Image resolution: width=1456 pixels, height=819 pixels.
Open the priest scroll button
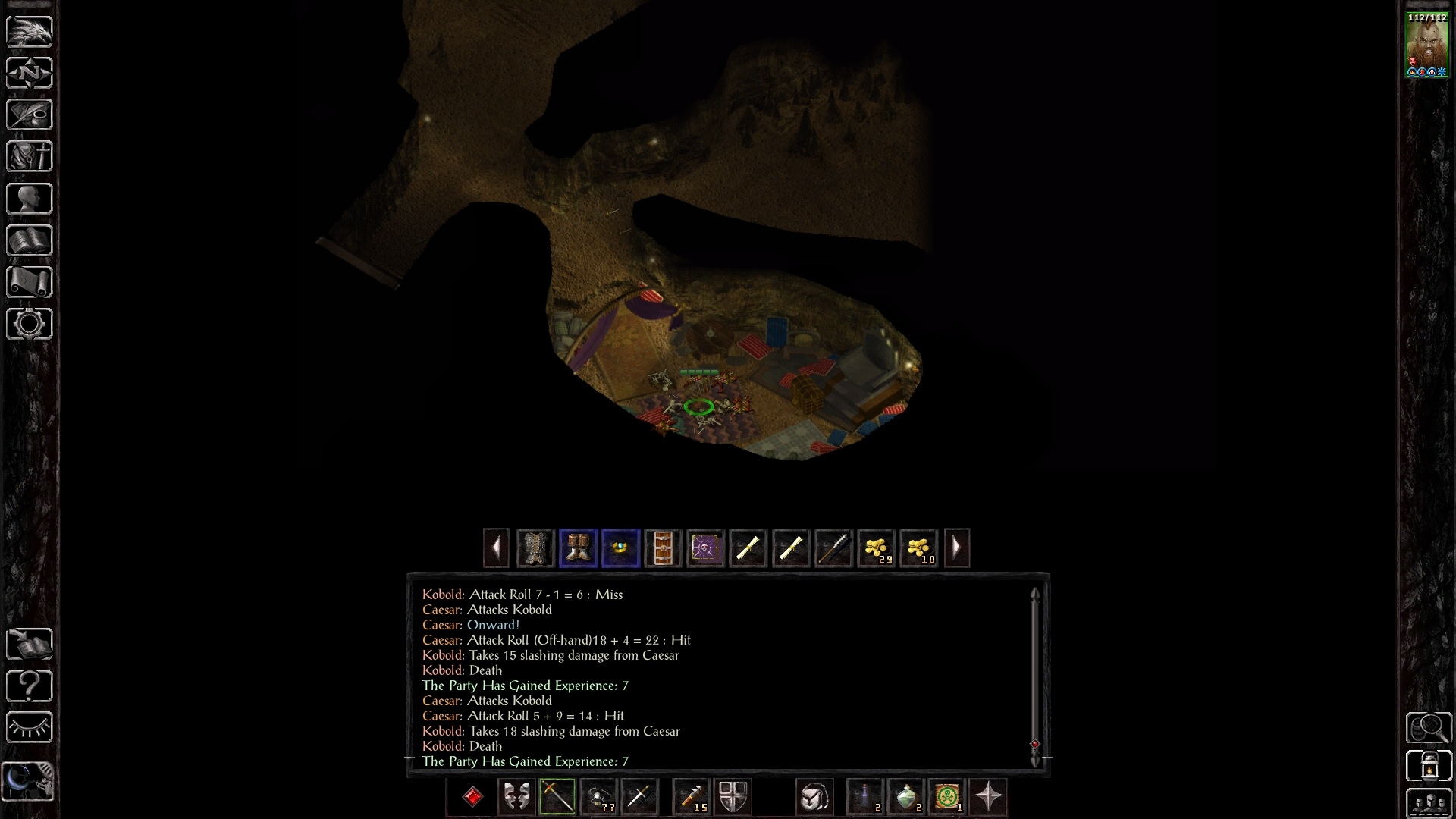point(30,282)
